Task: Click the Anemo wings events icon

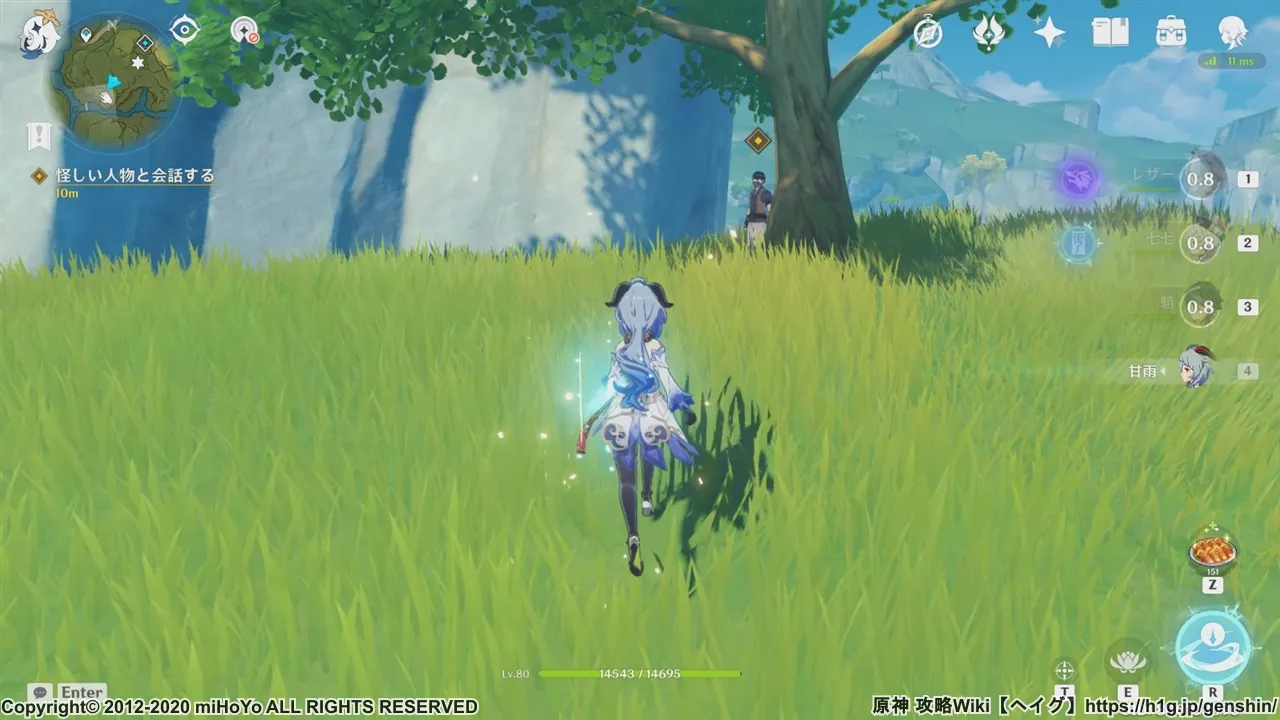Action: pyautogui.click(x=988, y=33)
